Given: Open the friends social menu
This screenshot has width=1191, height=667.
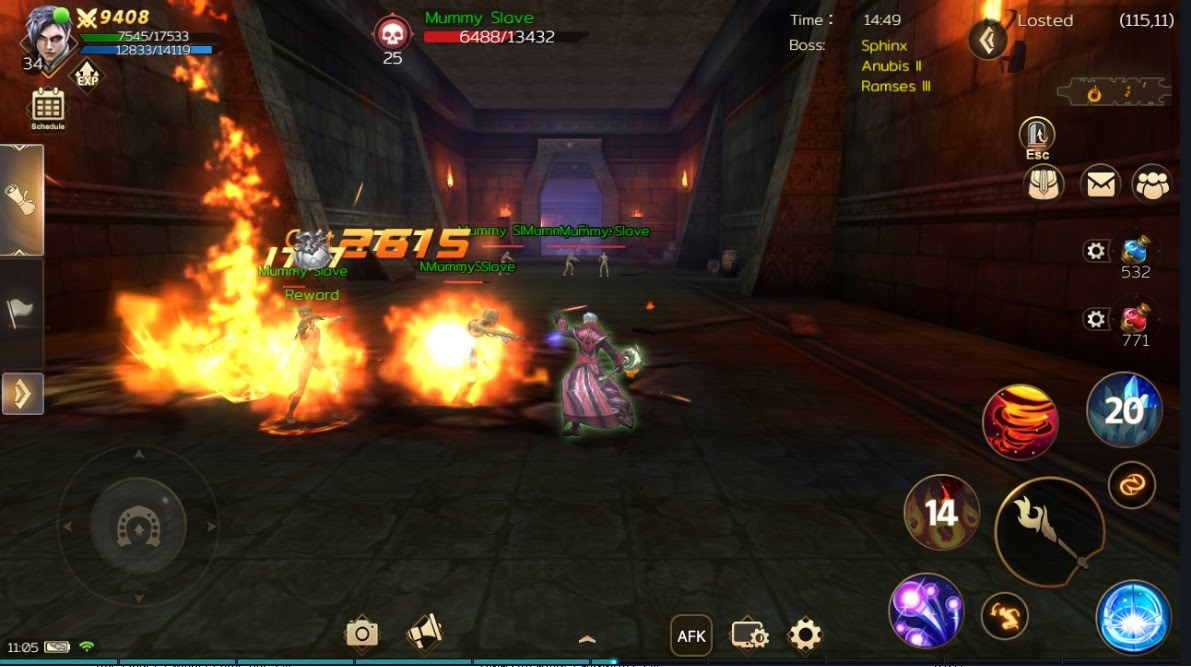Looking at the screenshot, I should pyautogui.click(x=1152, y=184).
